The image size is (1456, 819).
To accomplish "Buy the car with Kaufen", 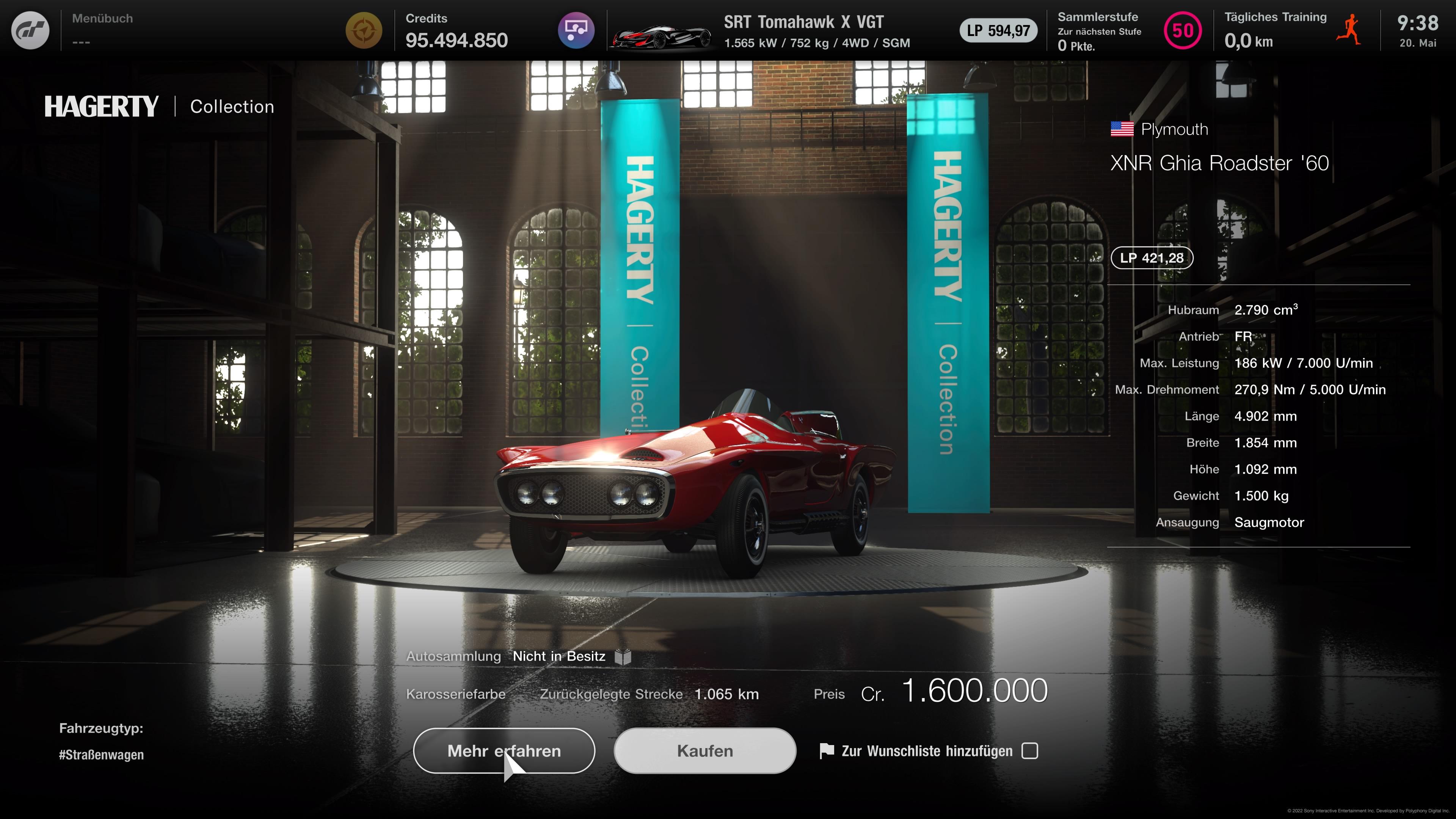I will (x=705, y=751).
